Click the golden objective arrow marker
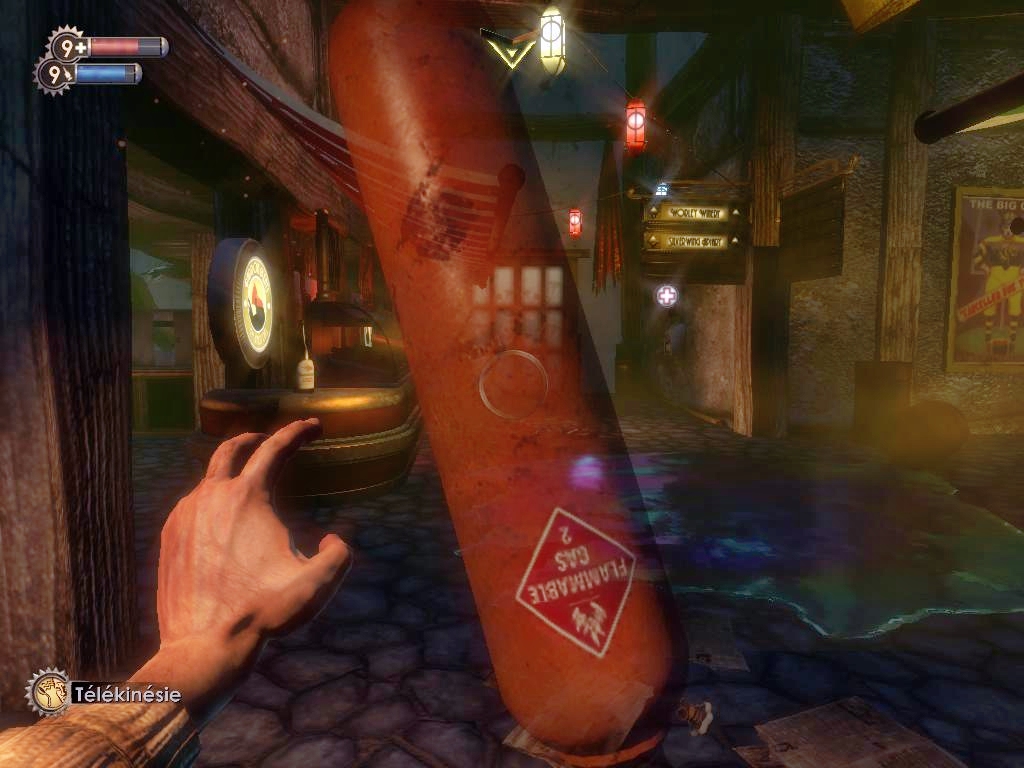The image size is (1024, 768). 506,48
